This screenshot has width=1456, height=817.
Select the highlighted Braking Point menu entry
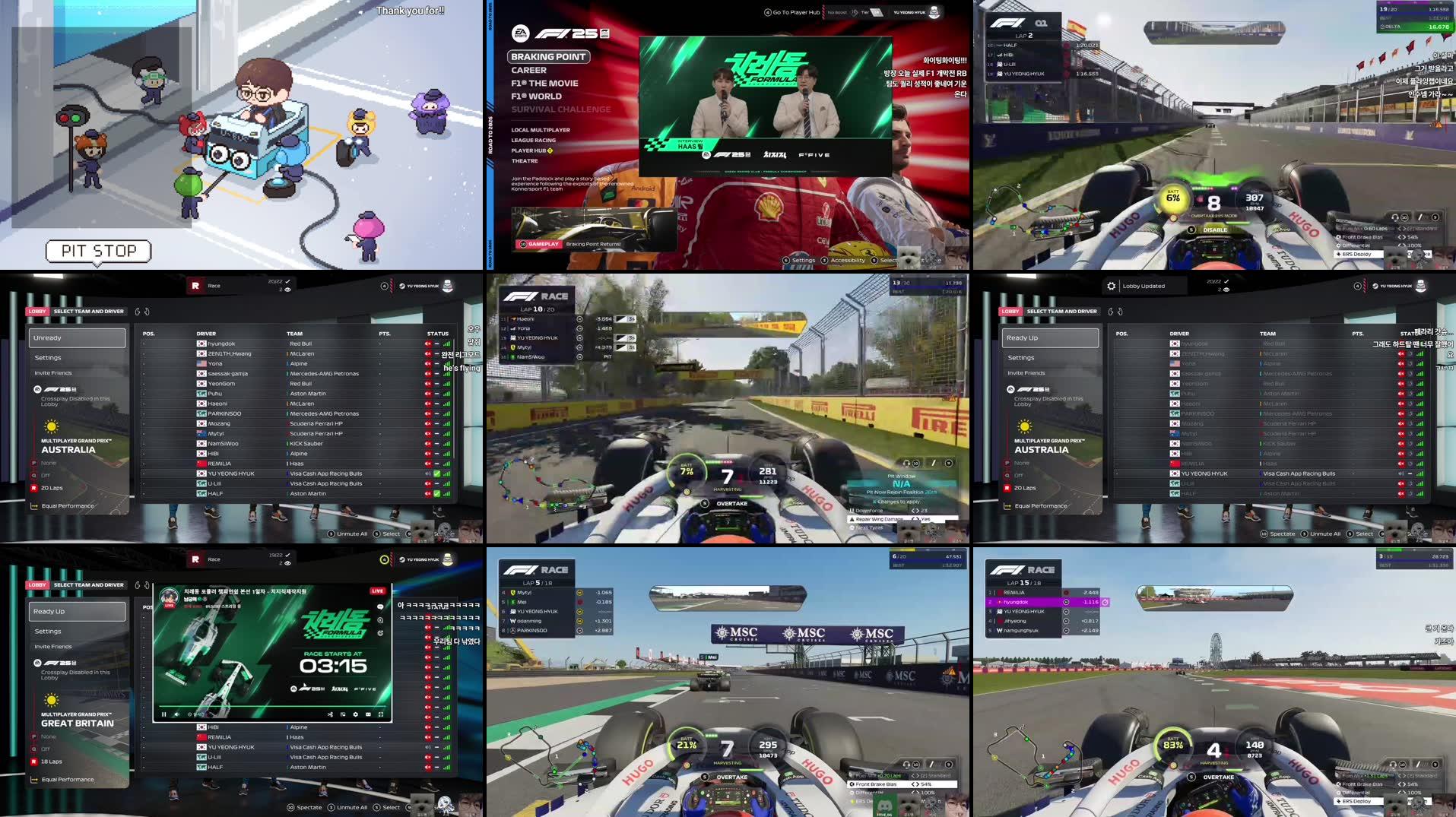click(548, 57)
